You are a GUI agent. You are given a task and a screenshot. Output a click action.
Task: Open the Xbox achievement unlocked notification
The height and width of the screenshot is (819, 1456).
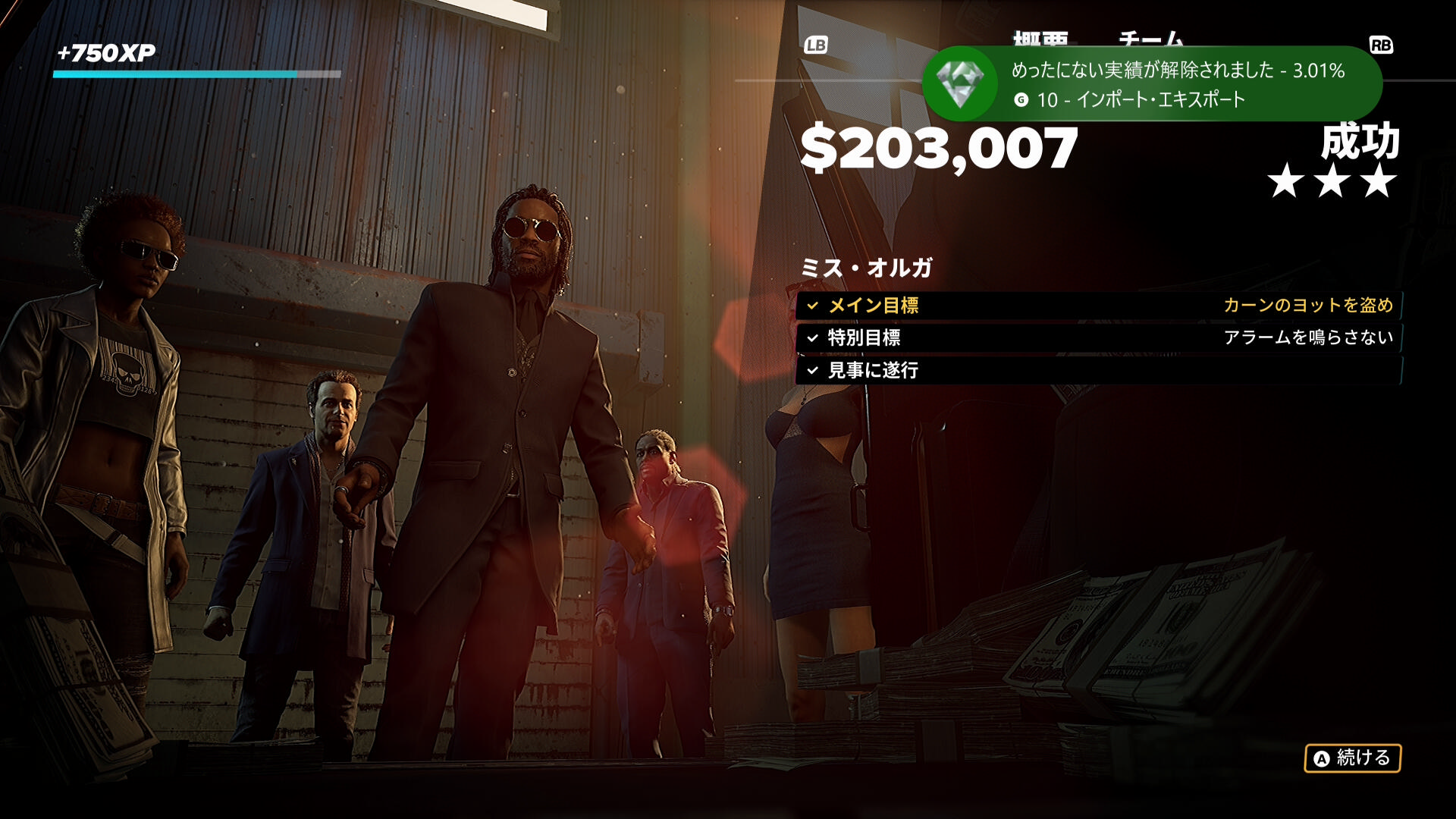click(x=1151, y=84)
